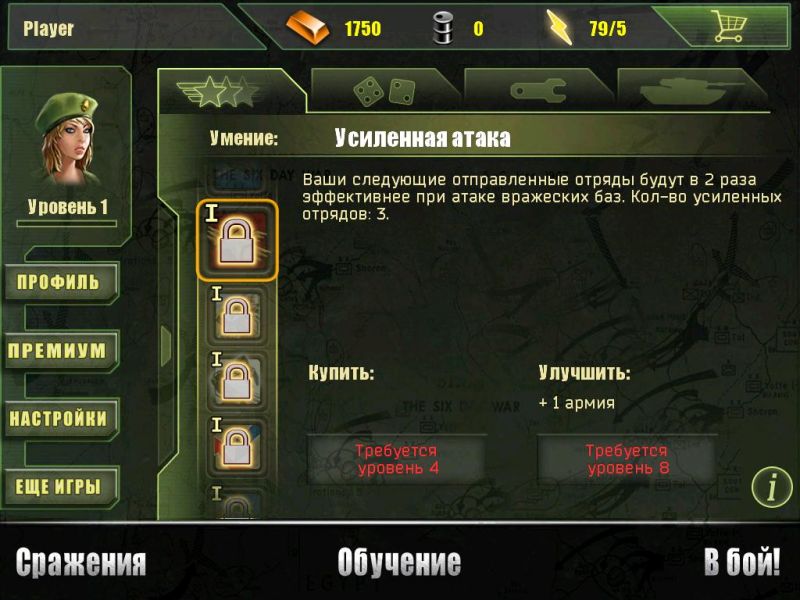Select the highlighted locked skill slot

click(x=237, y=240)
